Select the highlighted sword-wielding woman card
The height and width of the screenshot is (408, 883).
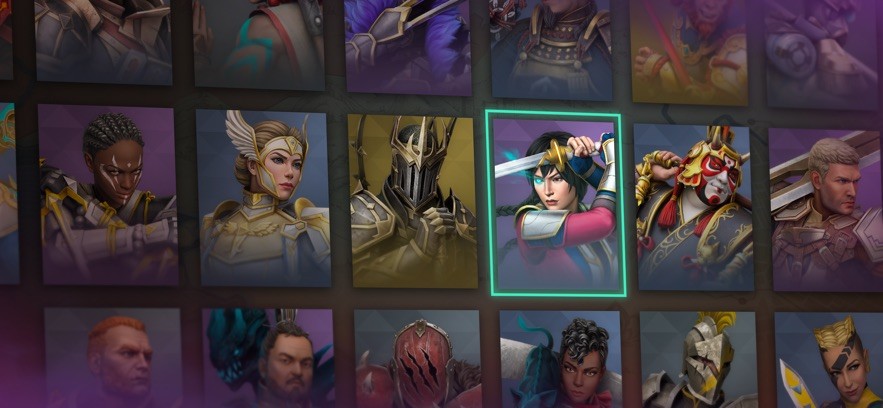[556, 204]
